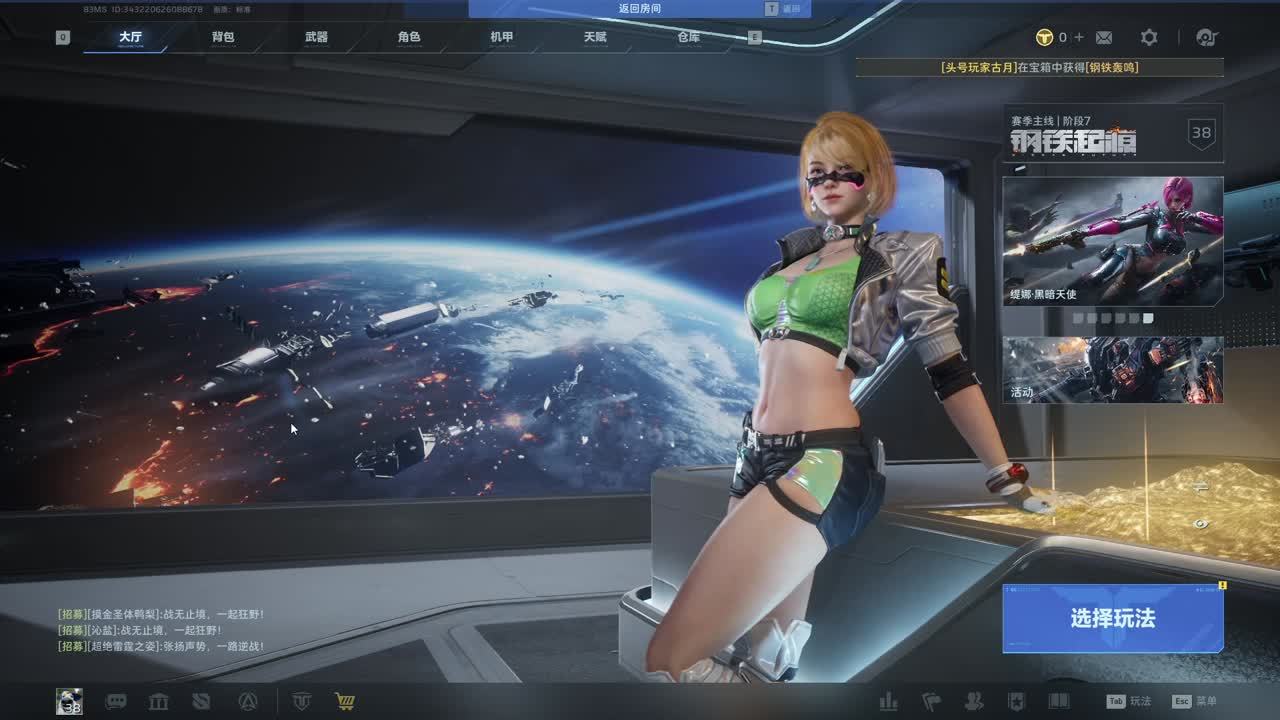Viewport: 1280px width, 720px height.
Task: Click 返回房间 return to room button
Action: coord(640,8)
